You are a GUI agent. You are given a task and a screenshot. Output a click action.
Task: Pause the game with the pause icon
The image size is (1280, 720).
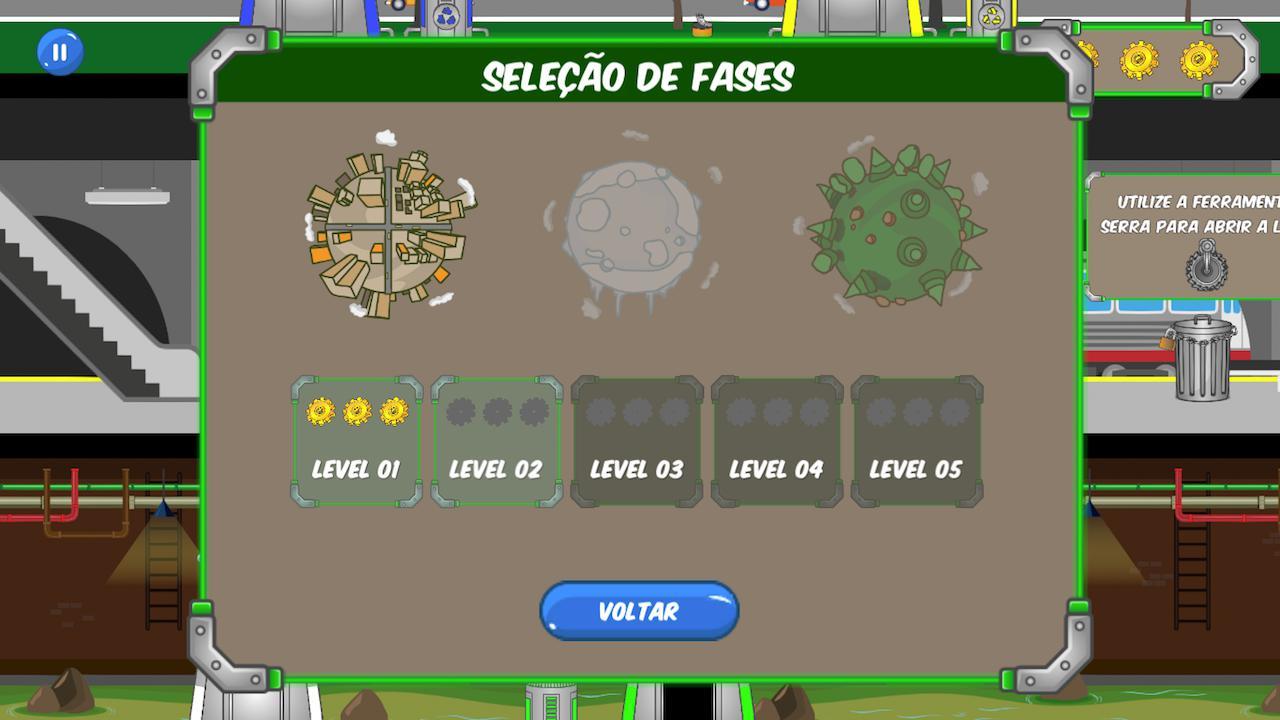pos(58,53)
